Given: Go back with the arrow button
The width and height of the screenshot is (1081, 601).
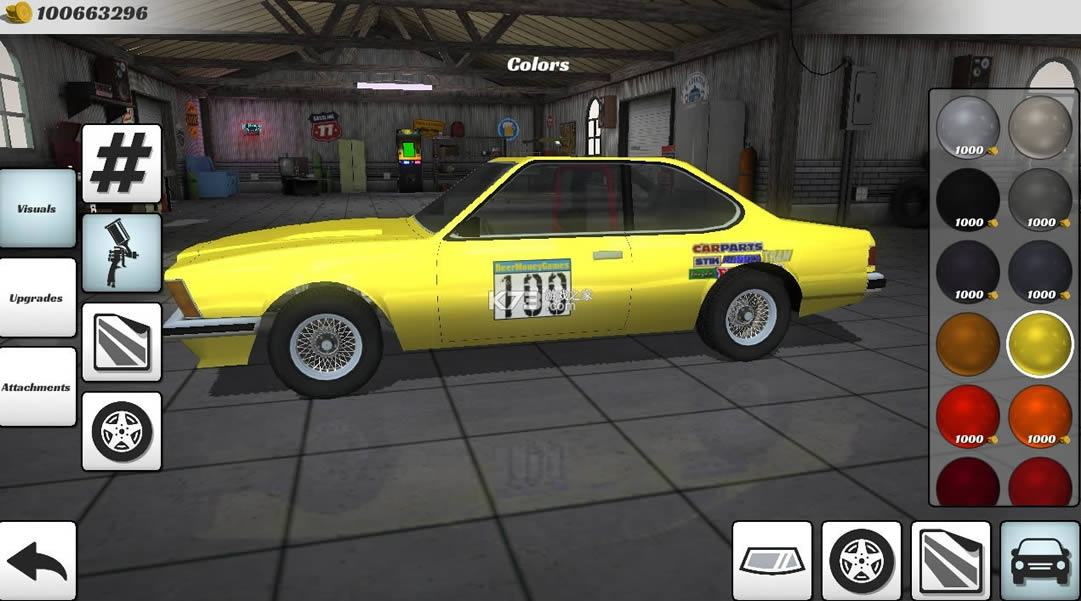Looking at the screenshot, I should click(x=38, y=561).
